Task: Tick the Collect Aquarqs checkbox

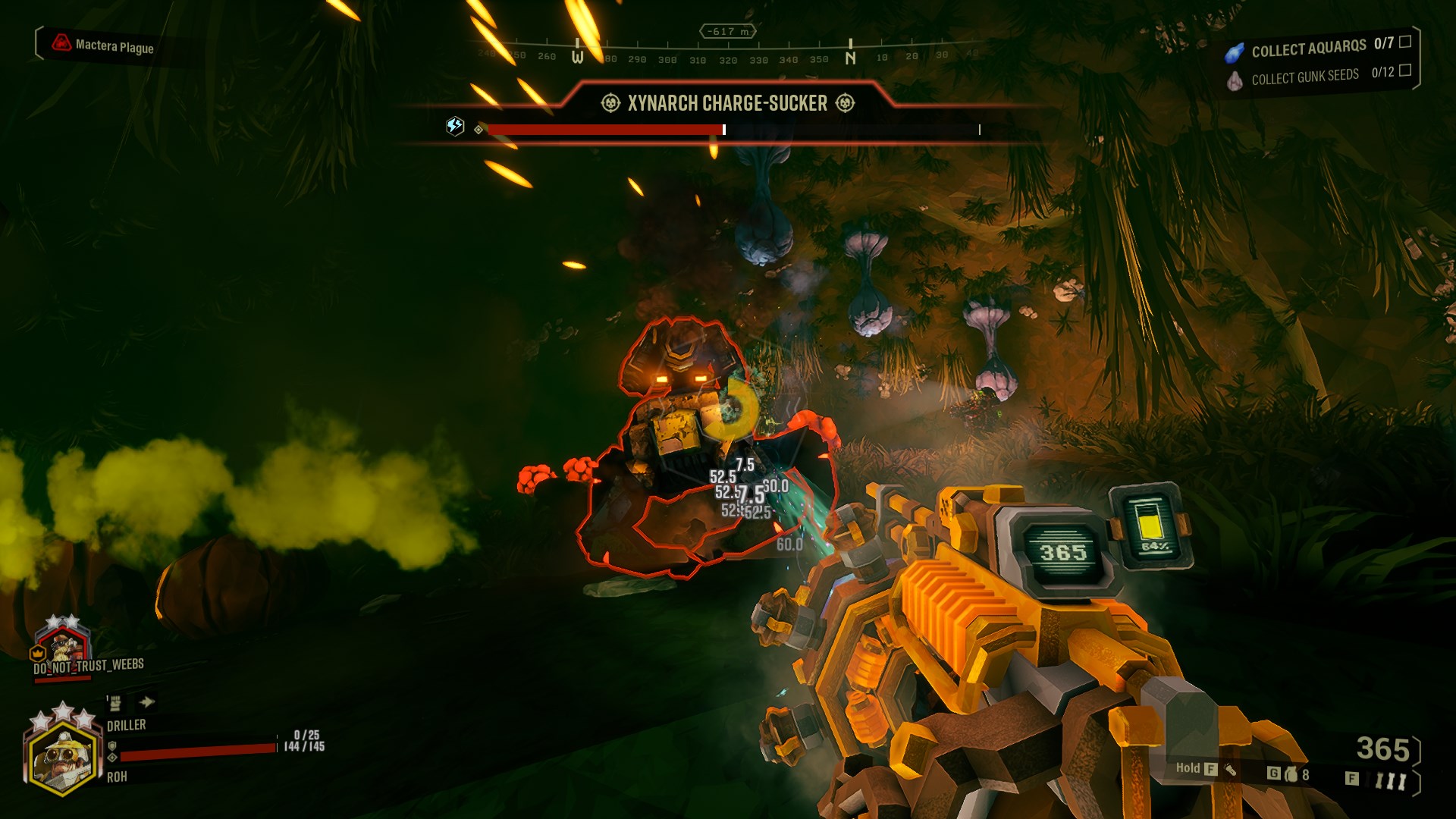Action: (x=1405, y=42)
